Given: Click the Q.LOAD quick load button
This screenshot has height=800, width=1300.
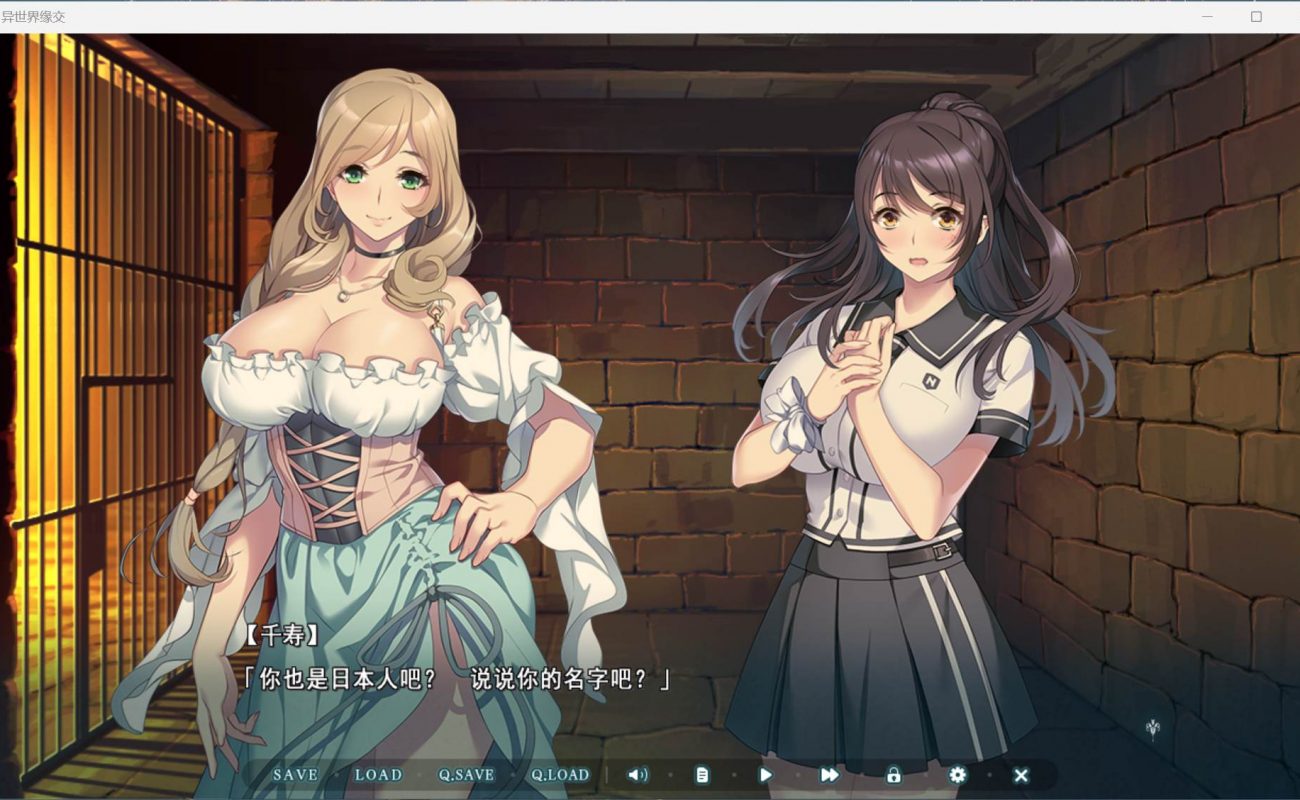Looking at the screenshot, I should pyautogui.click(x=560, y=775).
